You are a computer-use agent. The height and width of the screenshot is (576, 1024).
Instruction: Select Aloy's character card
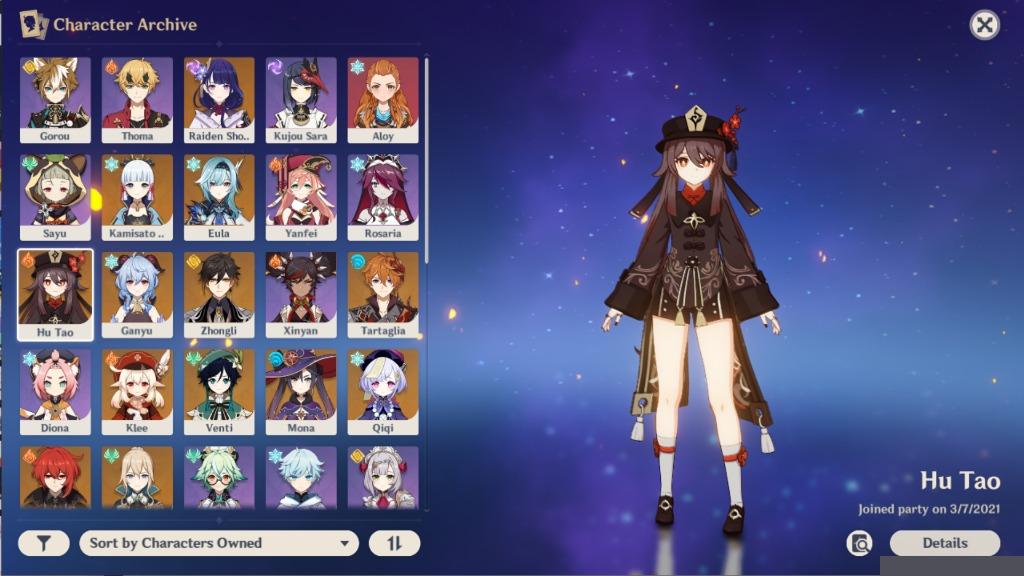[383, 99]
